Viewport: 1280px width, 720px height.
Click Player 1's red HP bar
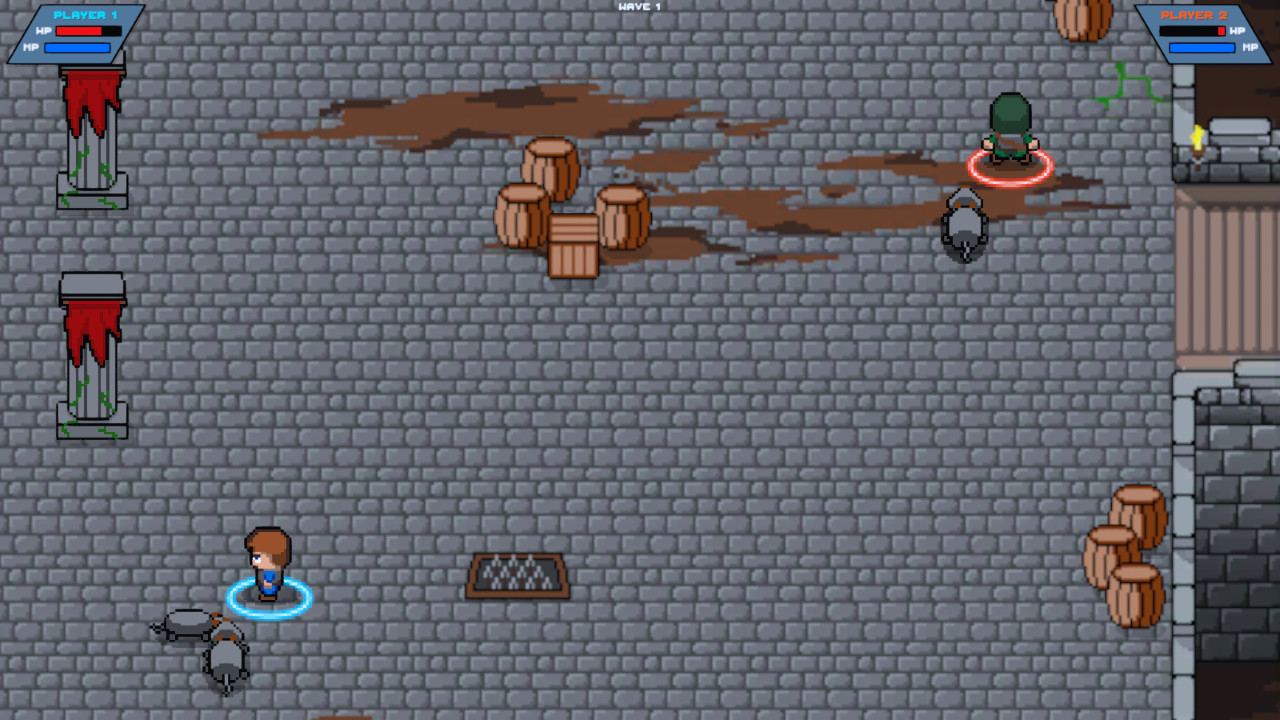80,29
